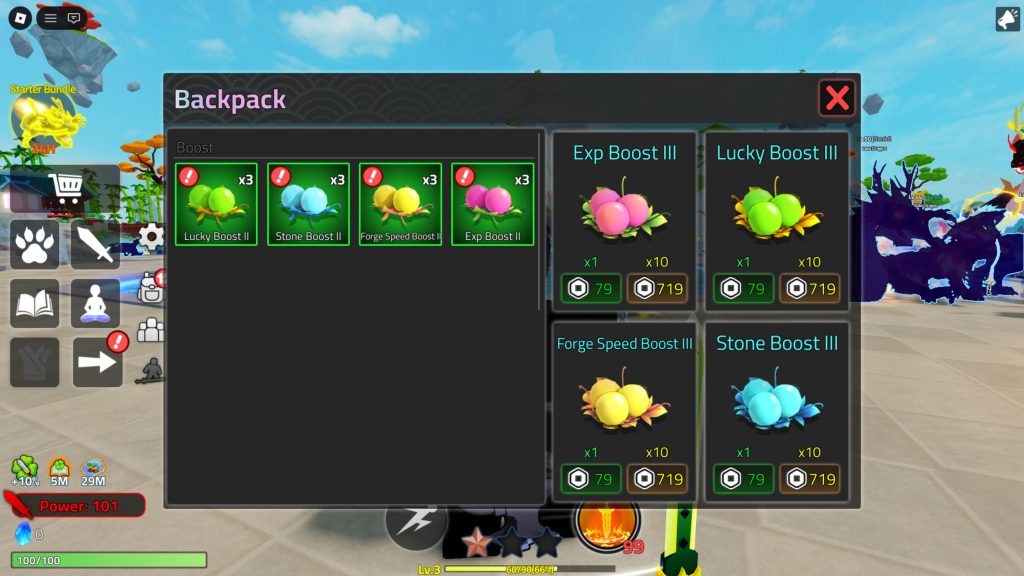
Task: Buy ten Exp Boost III for 719
Action: [x=657, y=289]
